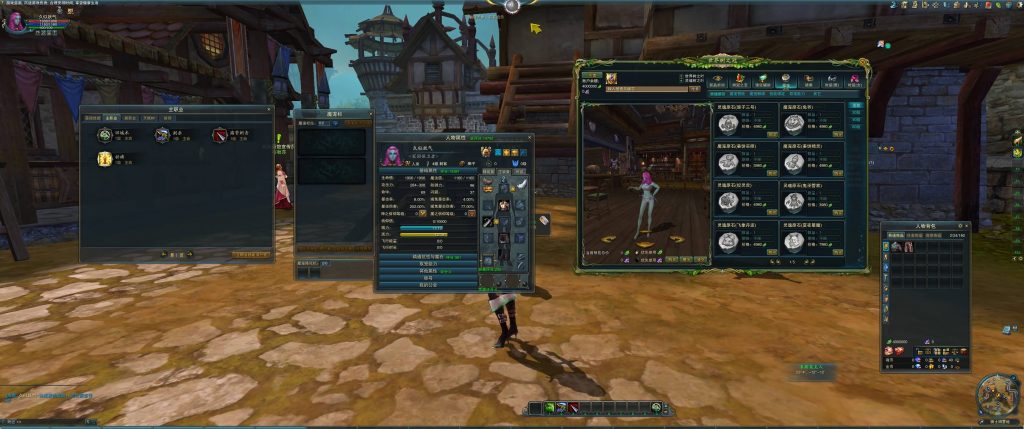This screenshot has height=429, width=1024.
Task: Select the first stone item in shop
Action: coord(730,124)
